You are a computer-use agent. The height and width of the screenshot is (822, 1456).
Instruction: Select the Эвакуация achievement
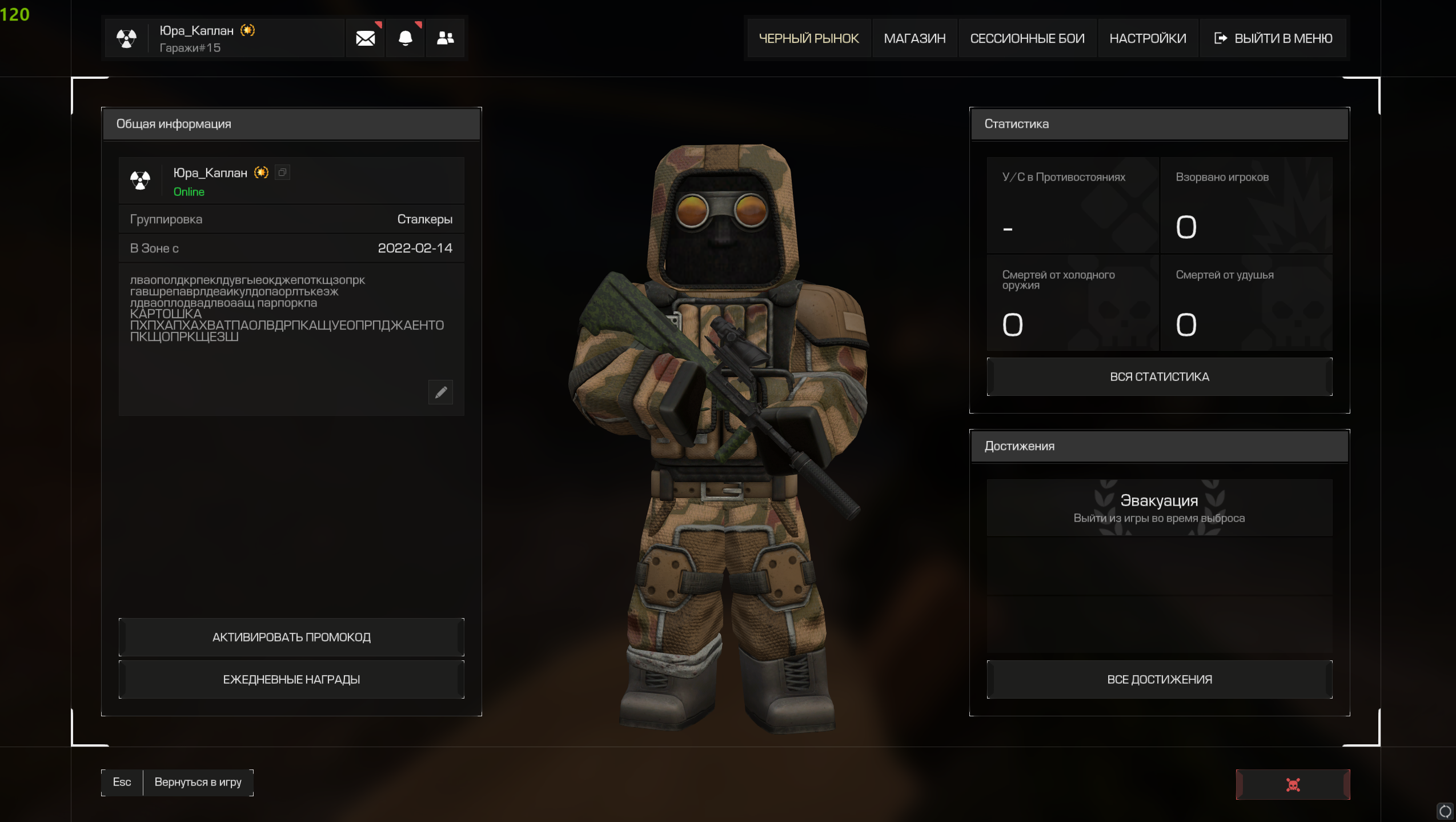pyautogui.click(x=1159, y=508)
